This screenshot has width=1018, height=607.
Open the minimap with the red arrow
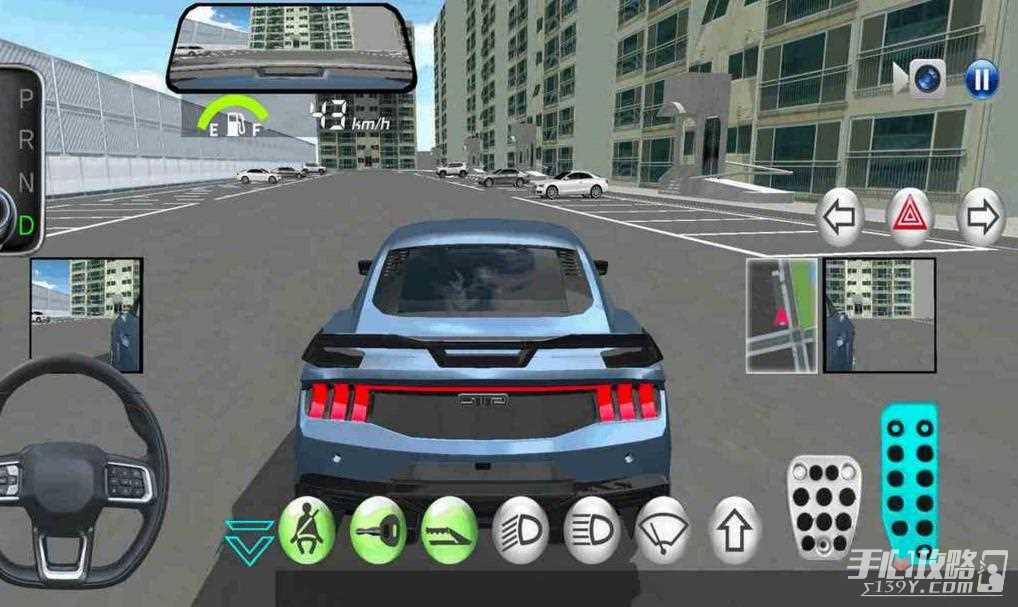[x=781, y=314]
